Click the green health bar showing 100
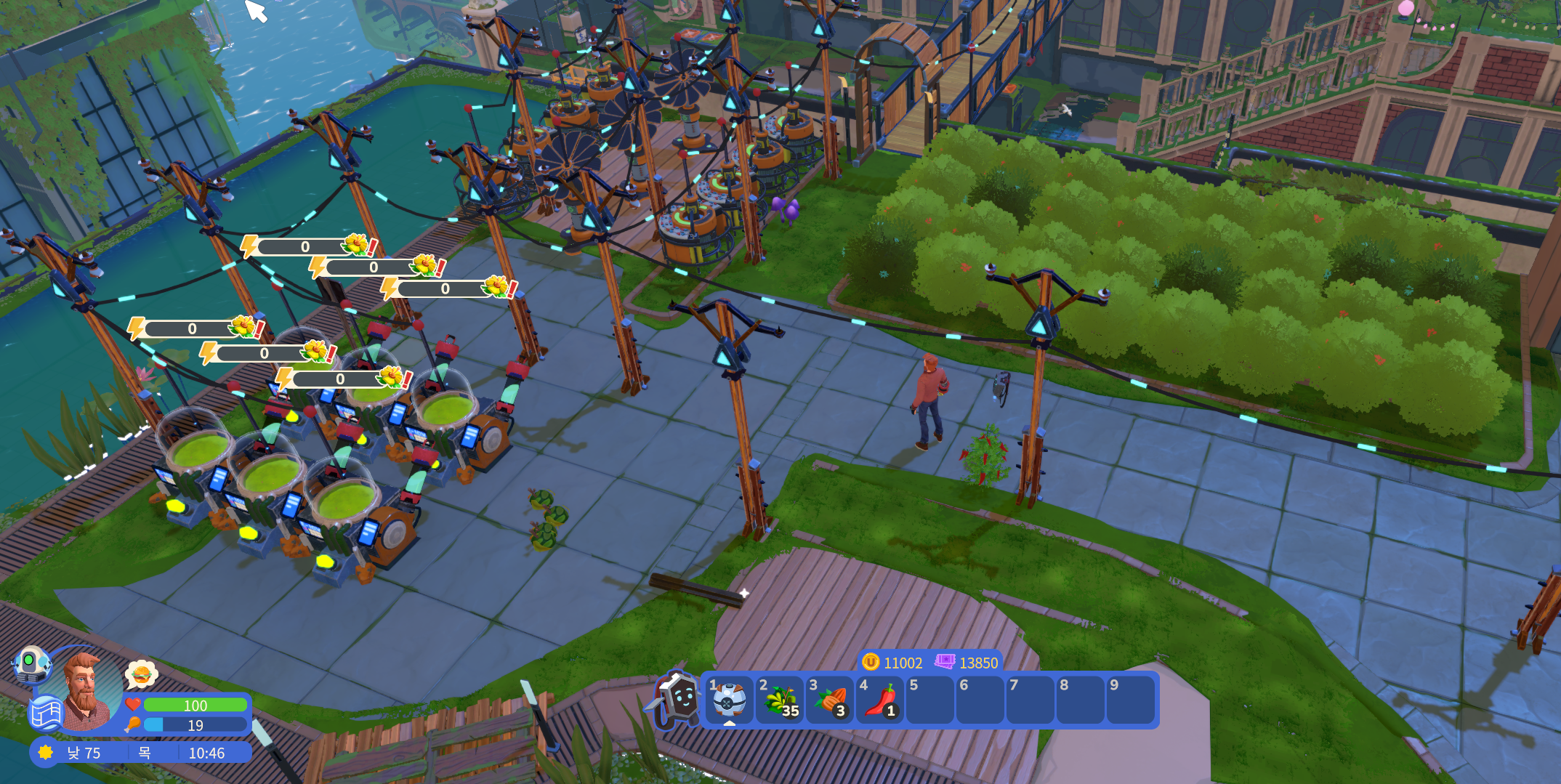1561x784 pixels. tap(195, 706)
